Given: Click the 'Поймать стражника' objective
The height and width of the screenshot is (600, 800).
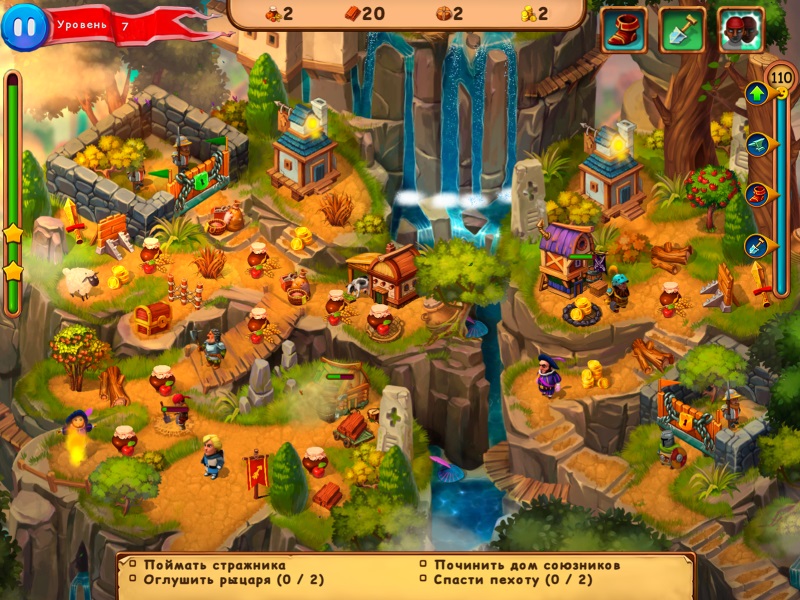Looking at the screenshot, I should pyautogui.click(x=214, y=565).
